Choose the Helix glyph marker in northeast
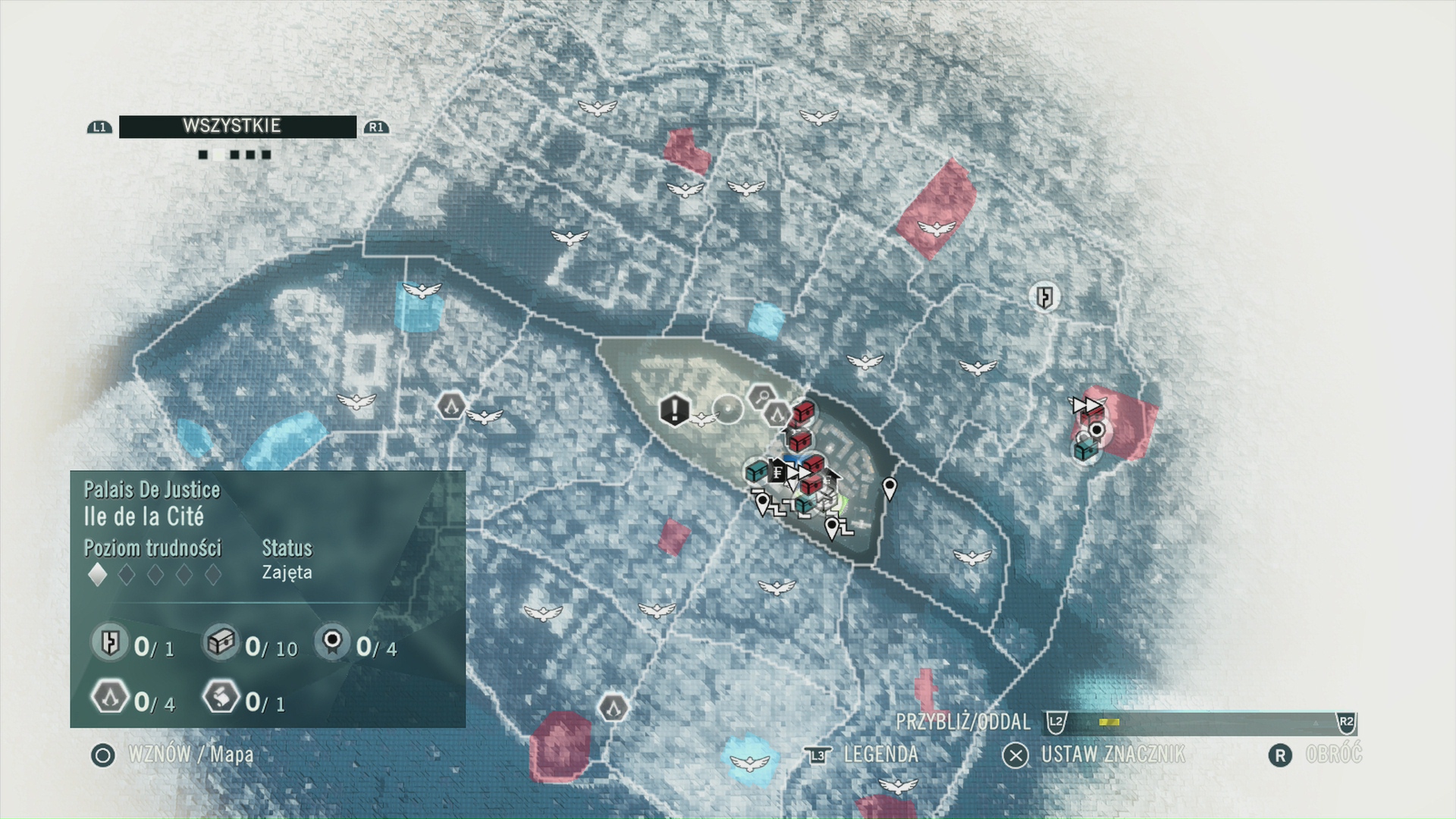 [x=1045, y=297]
